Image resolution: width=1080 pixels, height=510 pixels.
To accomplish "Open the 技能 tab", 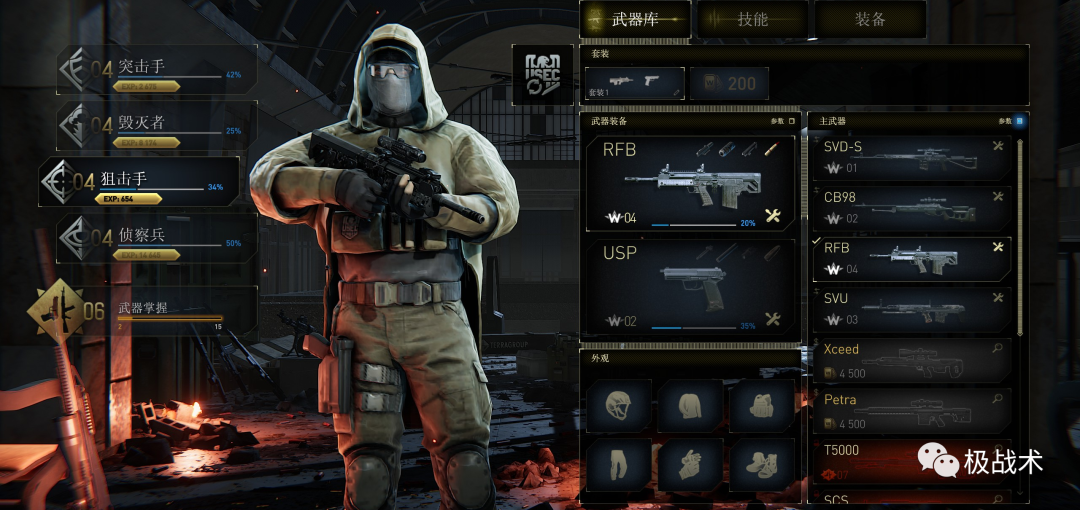I will point(752,19).
